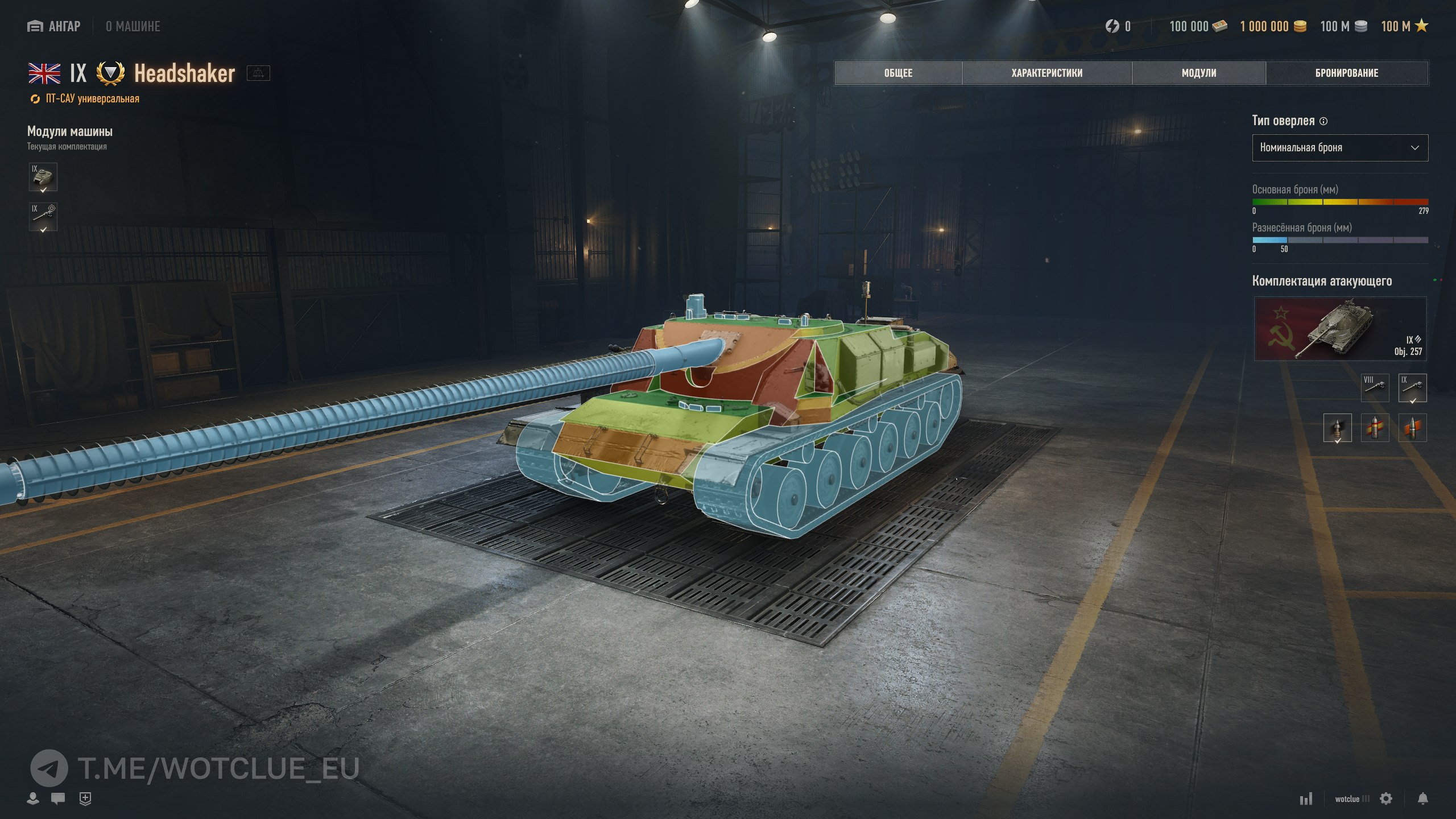Pick the checked armor-piercing shell type
1456x819 pixels.
click(x=1337, y=428)
